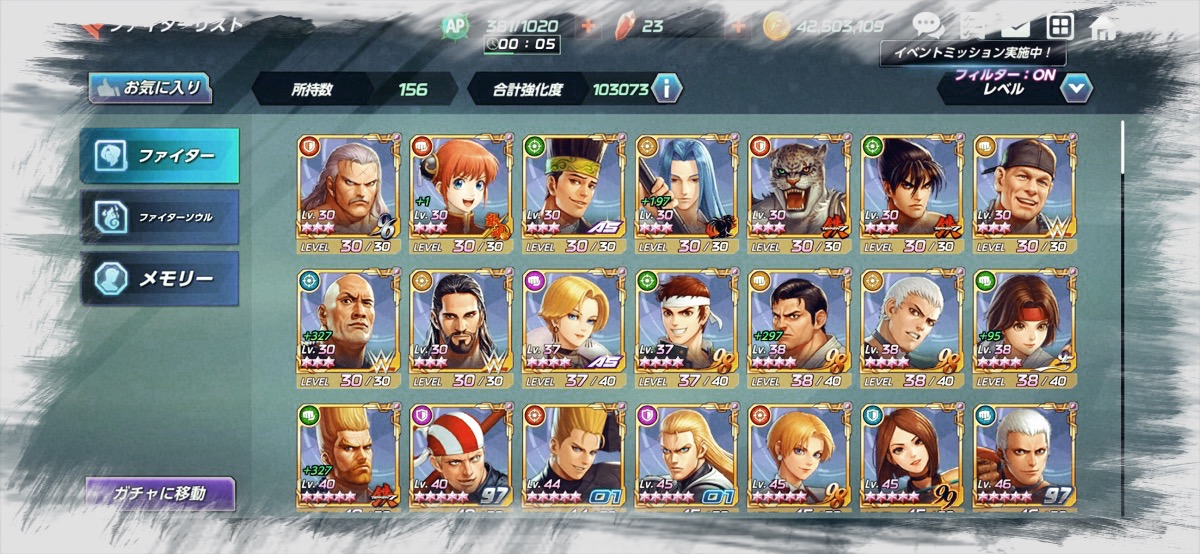Go to gacha via ガチャに移動 button
This screenshot has height=554, width=1200.
[x=160, y=493]
